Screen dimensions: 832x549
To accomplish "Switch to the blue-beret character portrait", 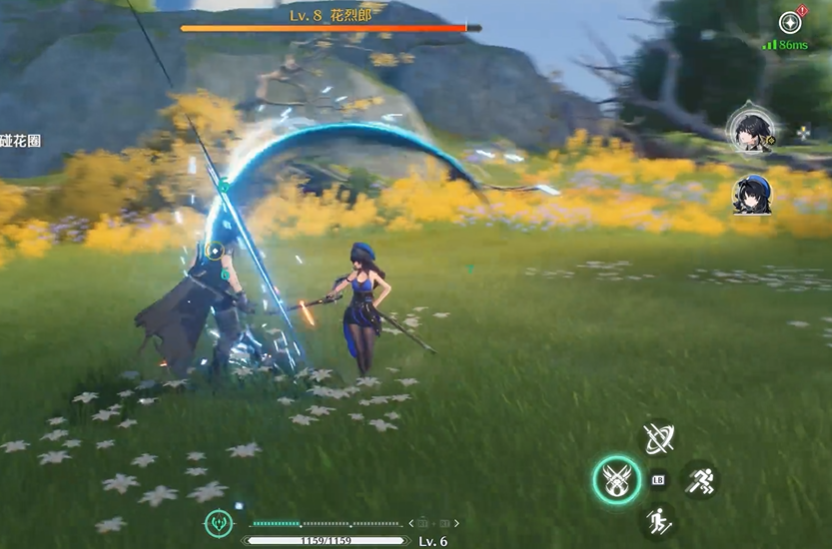I will point(750,194).
